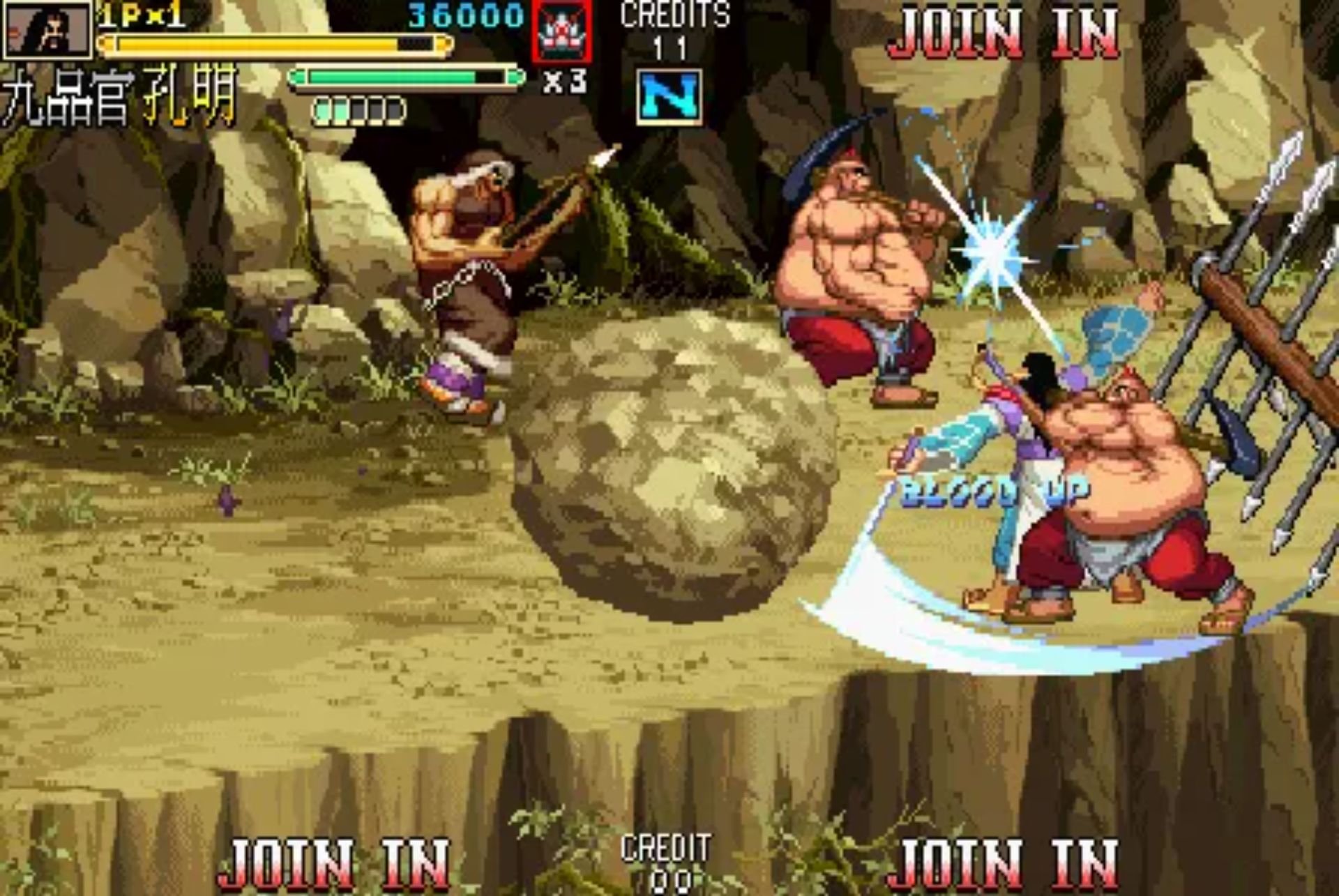
Task: Select the red-bordered item icon
Action: click(x=562, y=31)
